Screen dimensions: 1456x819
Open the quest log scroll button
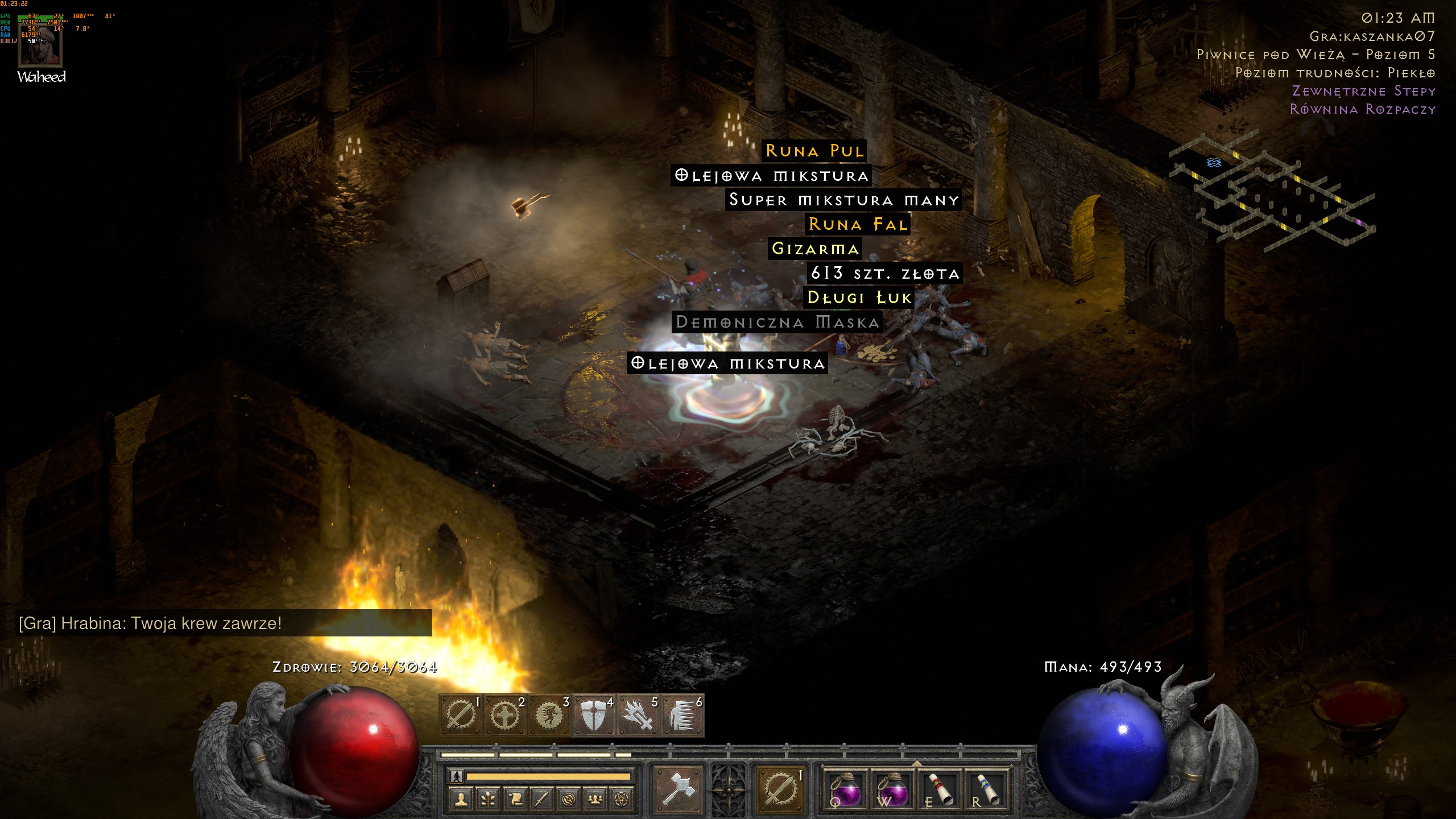click(x=515, y=800)
